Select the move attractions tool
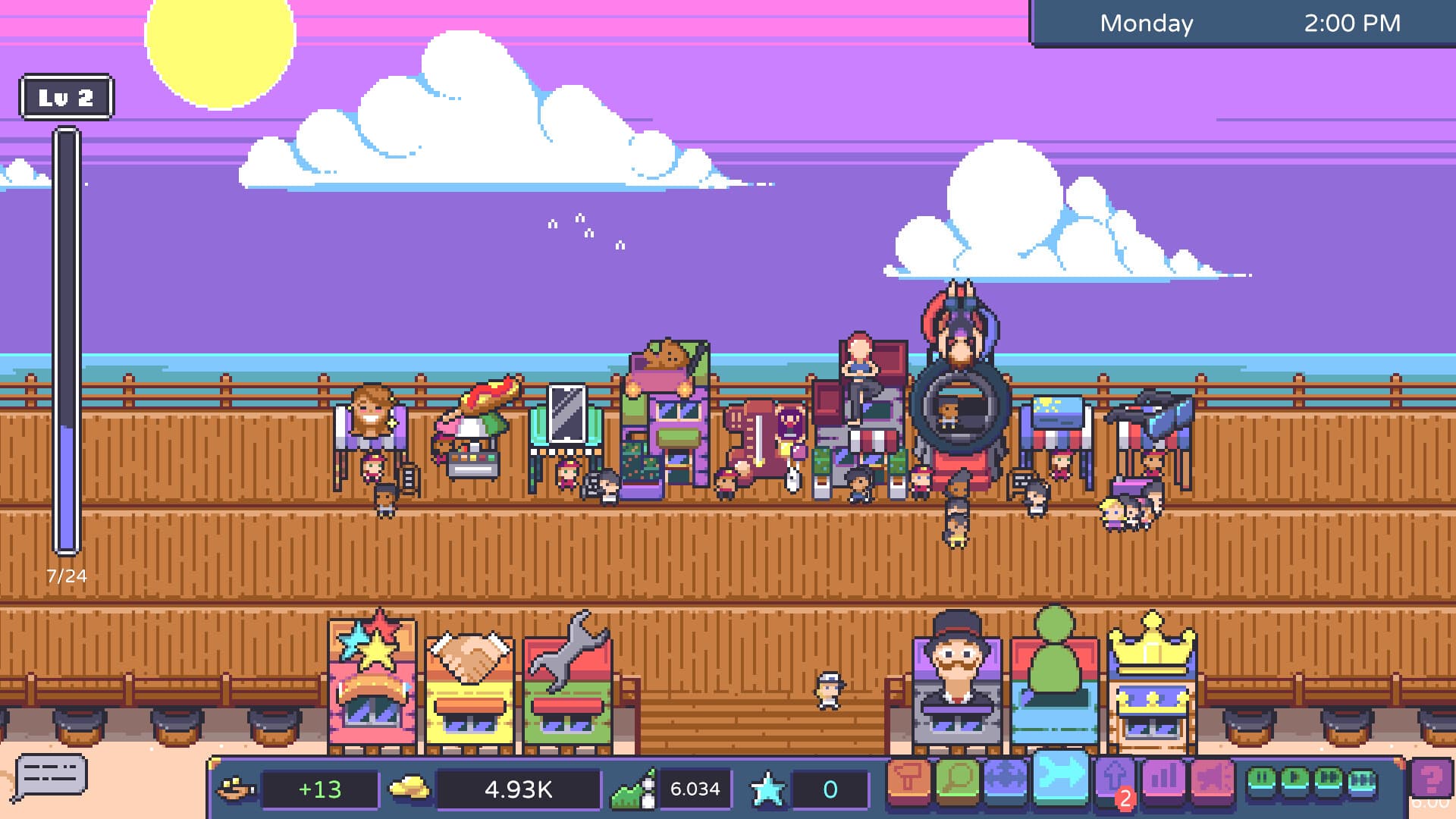The height and width of the screenshot is (819, 1456). [1006, 777]
